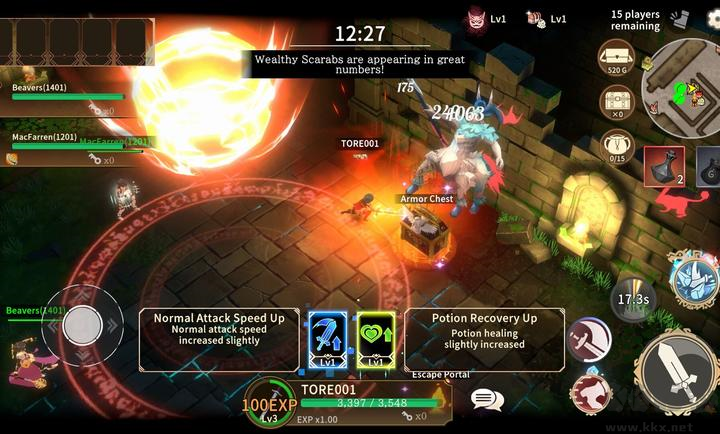Viewport: 720px width, 434px height.
Task: Tap the gauntlet icon beside players remaining
Action: click(x=681, y=18)
